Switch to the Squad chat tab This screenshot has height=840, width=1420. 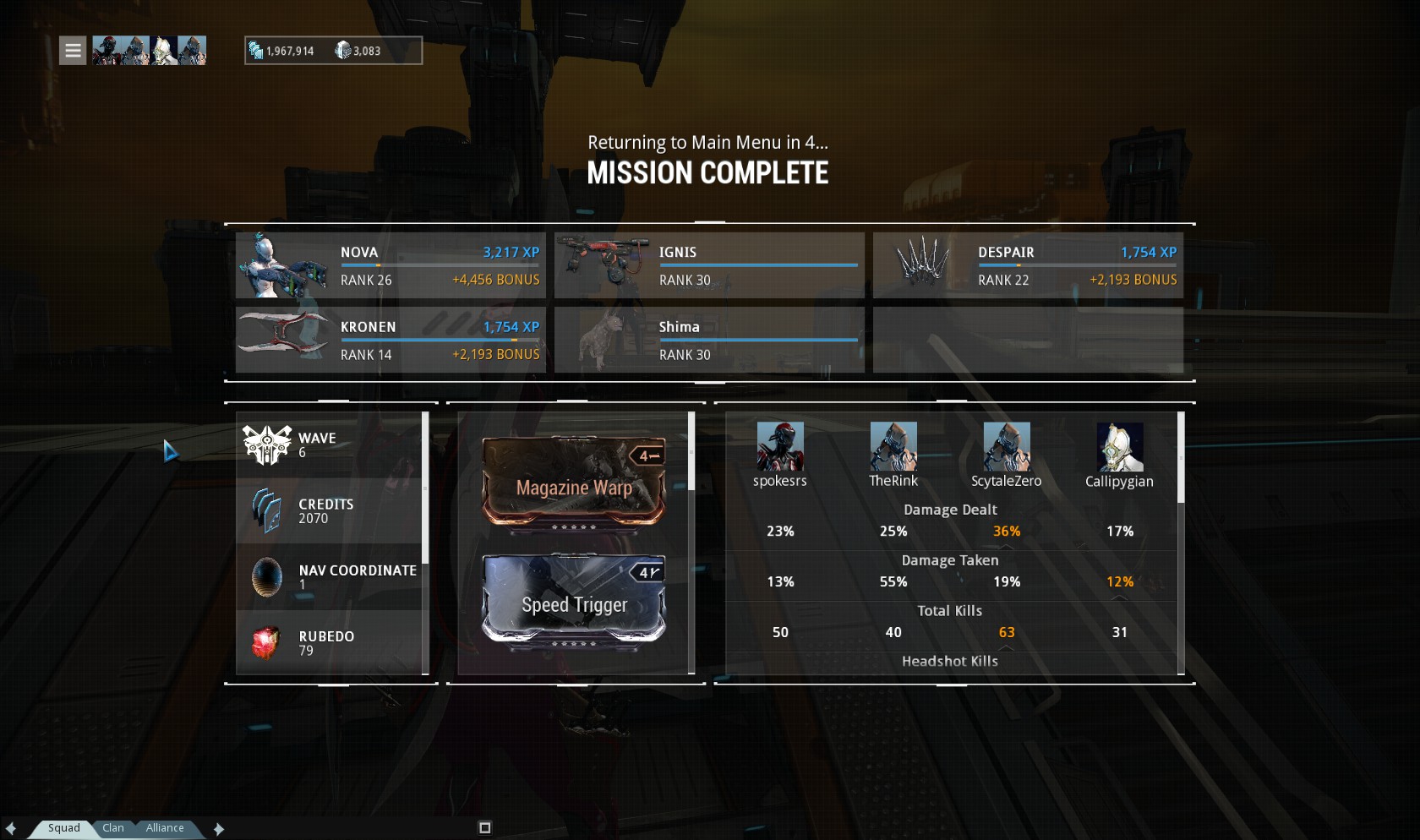click(x=64, y=828)
